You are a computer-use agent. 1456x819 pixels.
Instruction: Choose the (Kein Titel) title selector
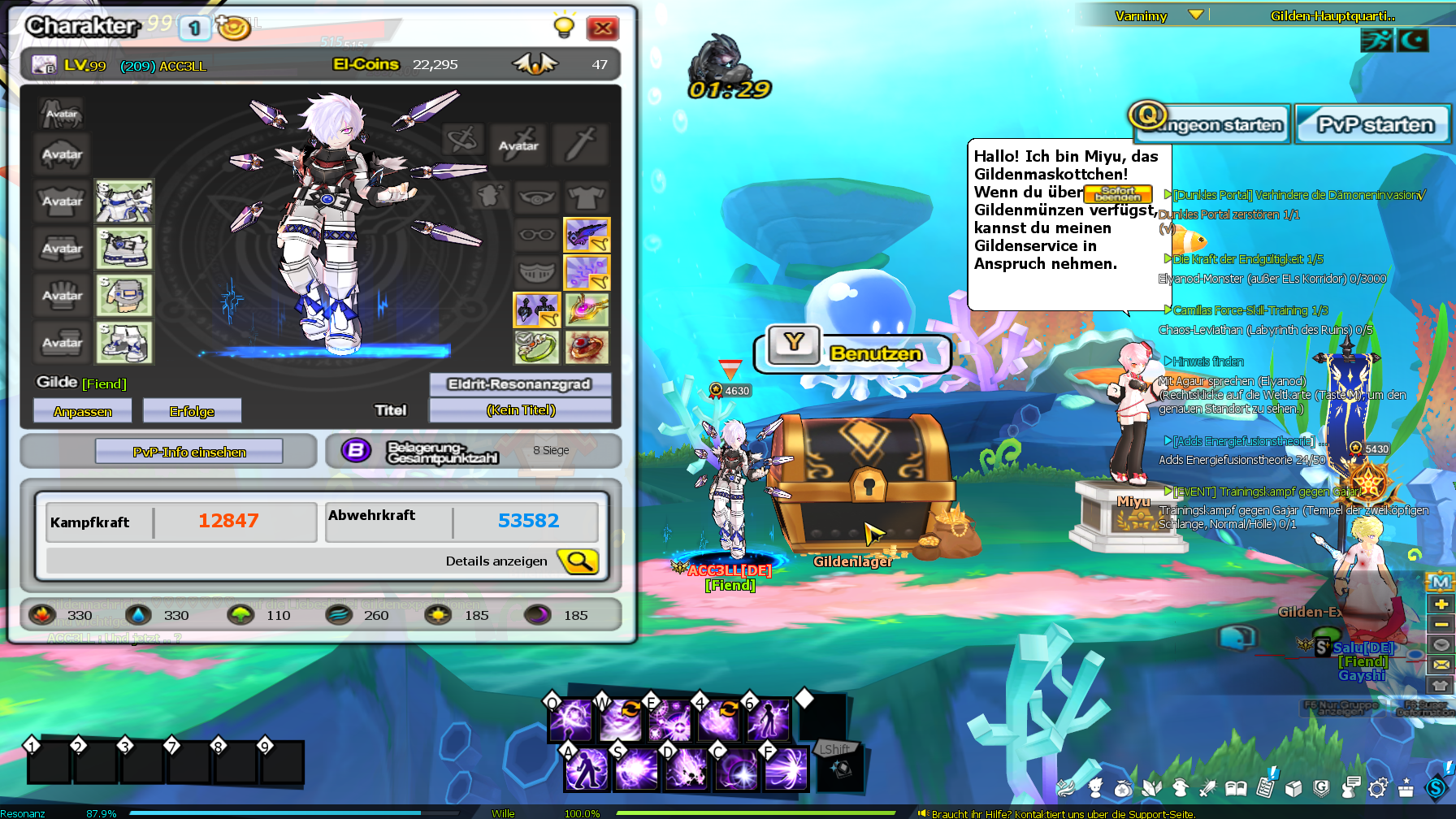click(x=520, y=410)
